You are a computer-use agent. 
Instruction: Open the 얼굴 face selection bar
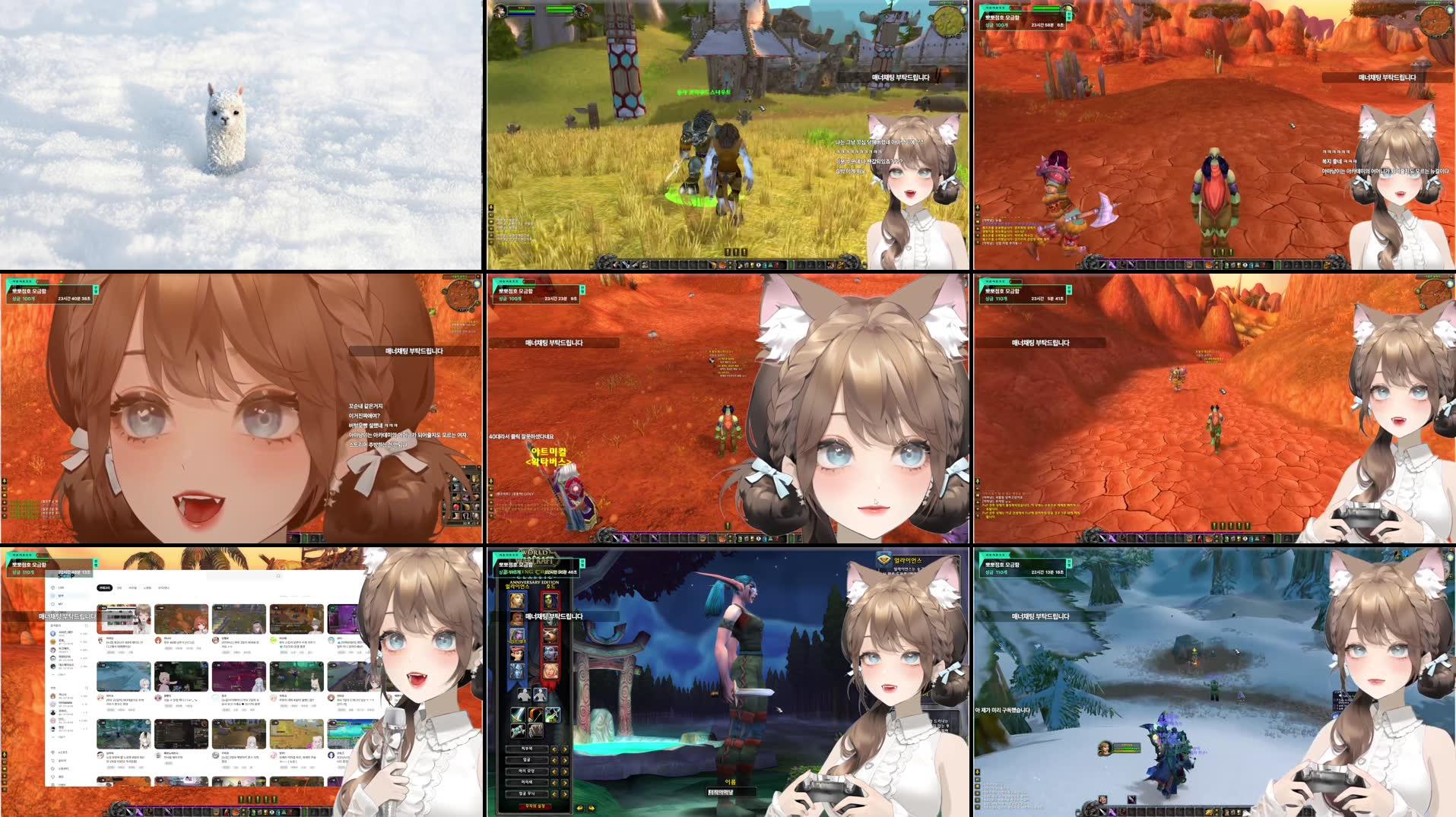pos(527,760)
